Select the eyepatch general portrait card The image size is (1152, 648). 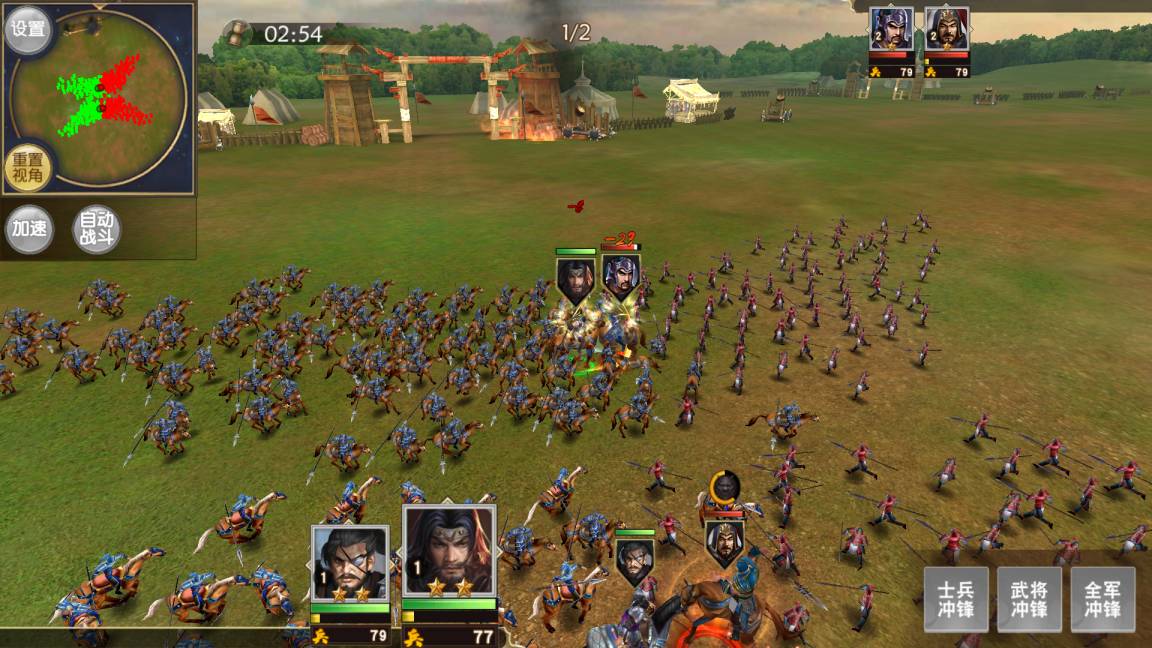click(x=350, y=563)
